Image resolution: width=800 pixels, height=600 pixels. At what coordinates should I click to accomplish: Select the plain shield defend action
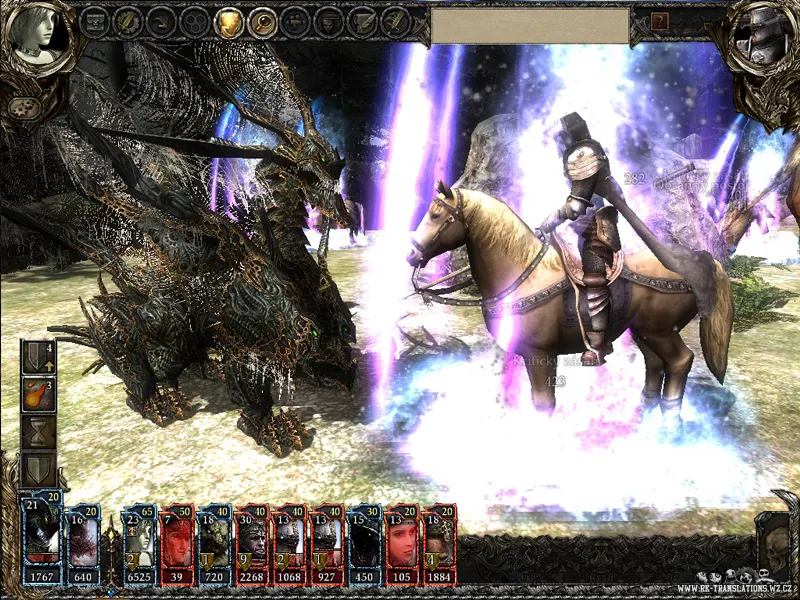tap(38, 469)
